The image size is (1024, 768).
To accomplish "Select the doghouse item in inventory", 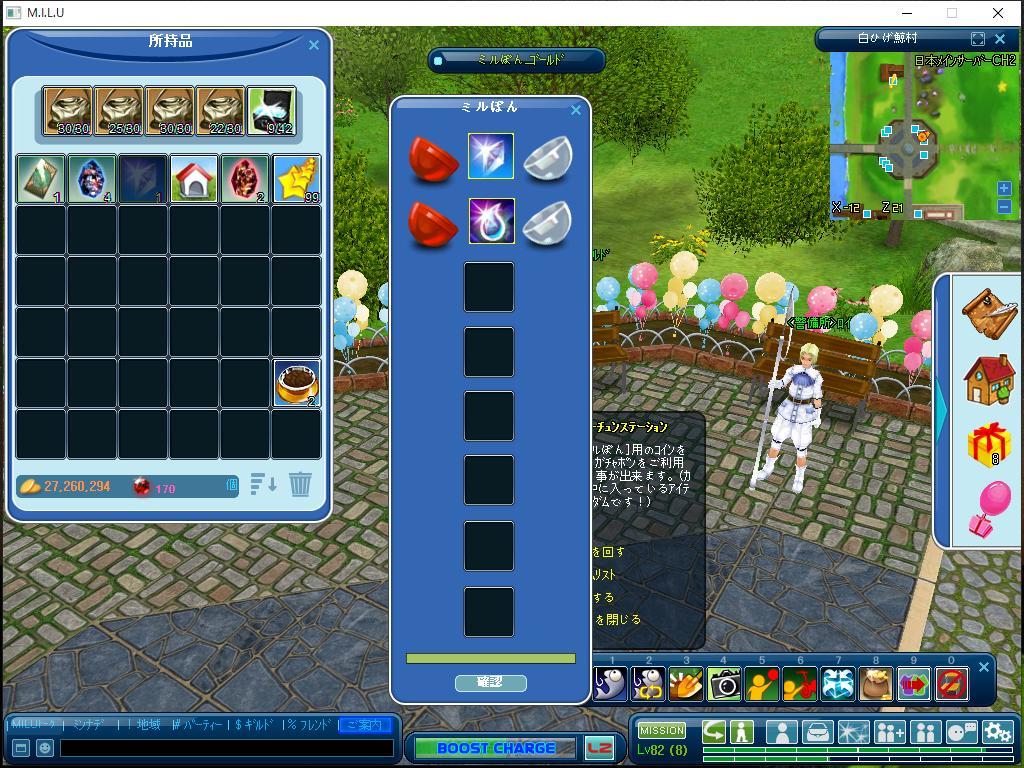I will click(x=194, y=179).
